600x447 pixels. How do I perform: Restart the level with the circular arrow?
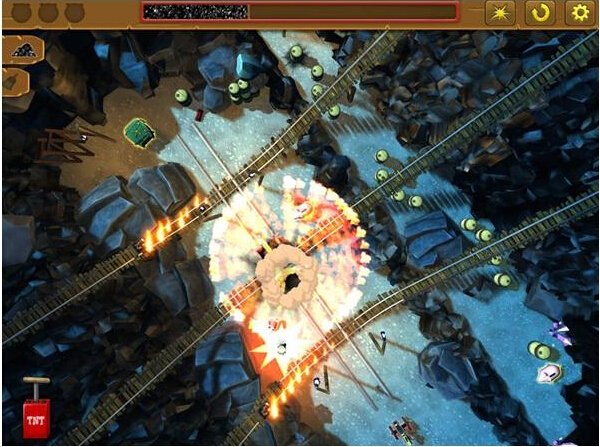(x=540, y=13)
